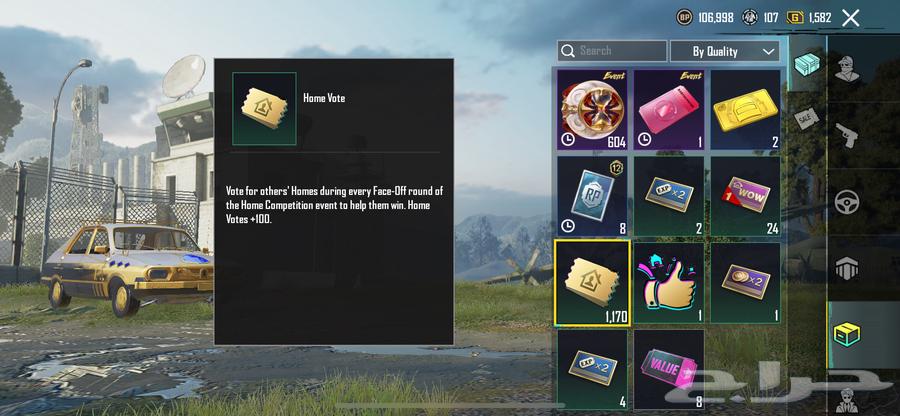Select the green crate sub-tab
Viewport: 900px width, 416px height.
coord(804,66)
